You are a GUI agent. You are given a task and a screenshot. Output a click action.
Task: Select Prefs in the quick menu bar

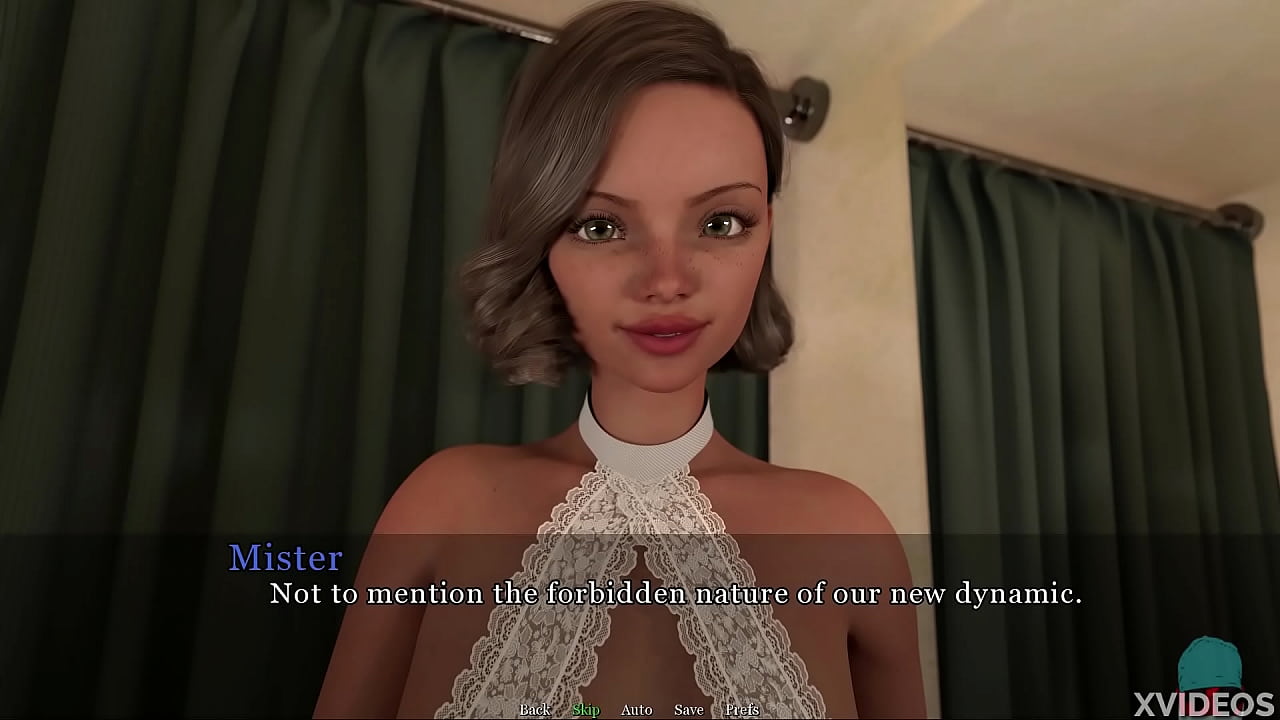click(x=742, y=709)
